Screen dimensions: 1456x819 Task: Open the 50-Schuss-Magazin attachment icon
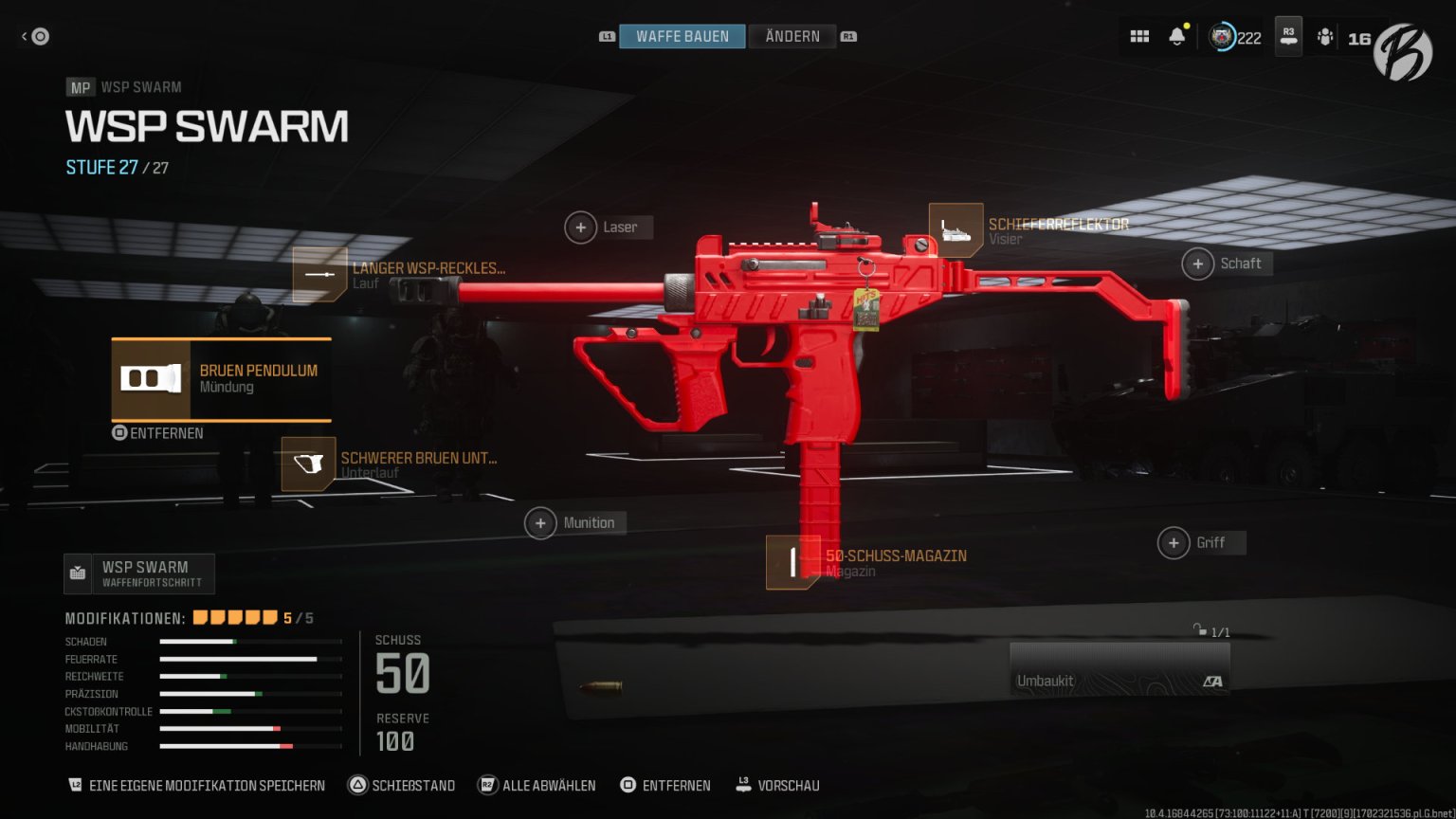pos(792,561)
